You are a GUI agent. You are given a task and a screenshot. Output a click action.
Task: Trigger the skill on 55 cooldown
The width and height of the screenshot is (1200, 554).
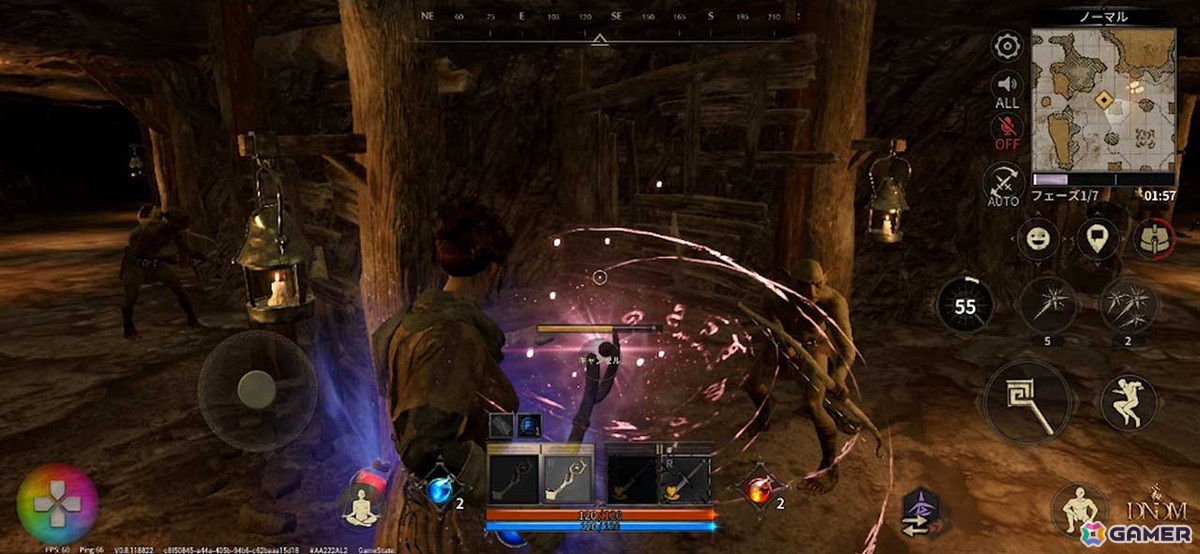[965, 306]
